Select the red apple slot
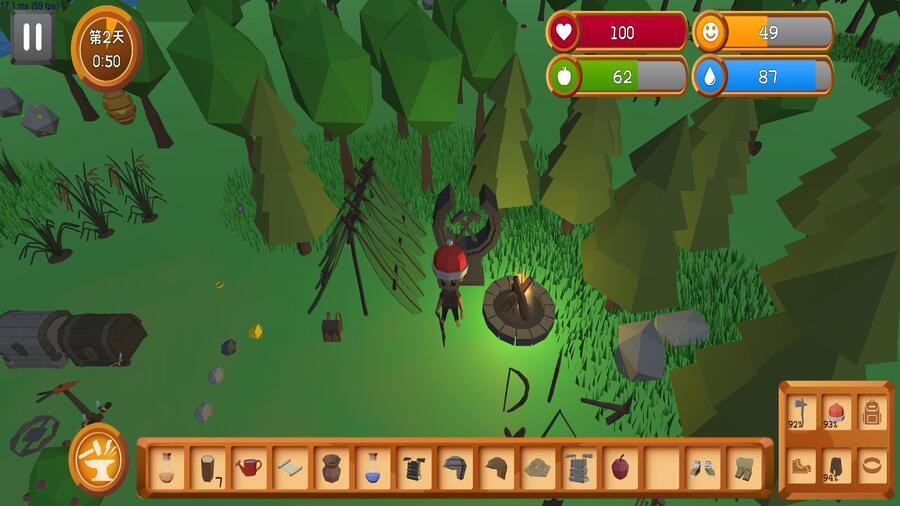900x506 pixels. pyautogui.click(x=619, y=467)
